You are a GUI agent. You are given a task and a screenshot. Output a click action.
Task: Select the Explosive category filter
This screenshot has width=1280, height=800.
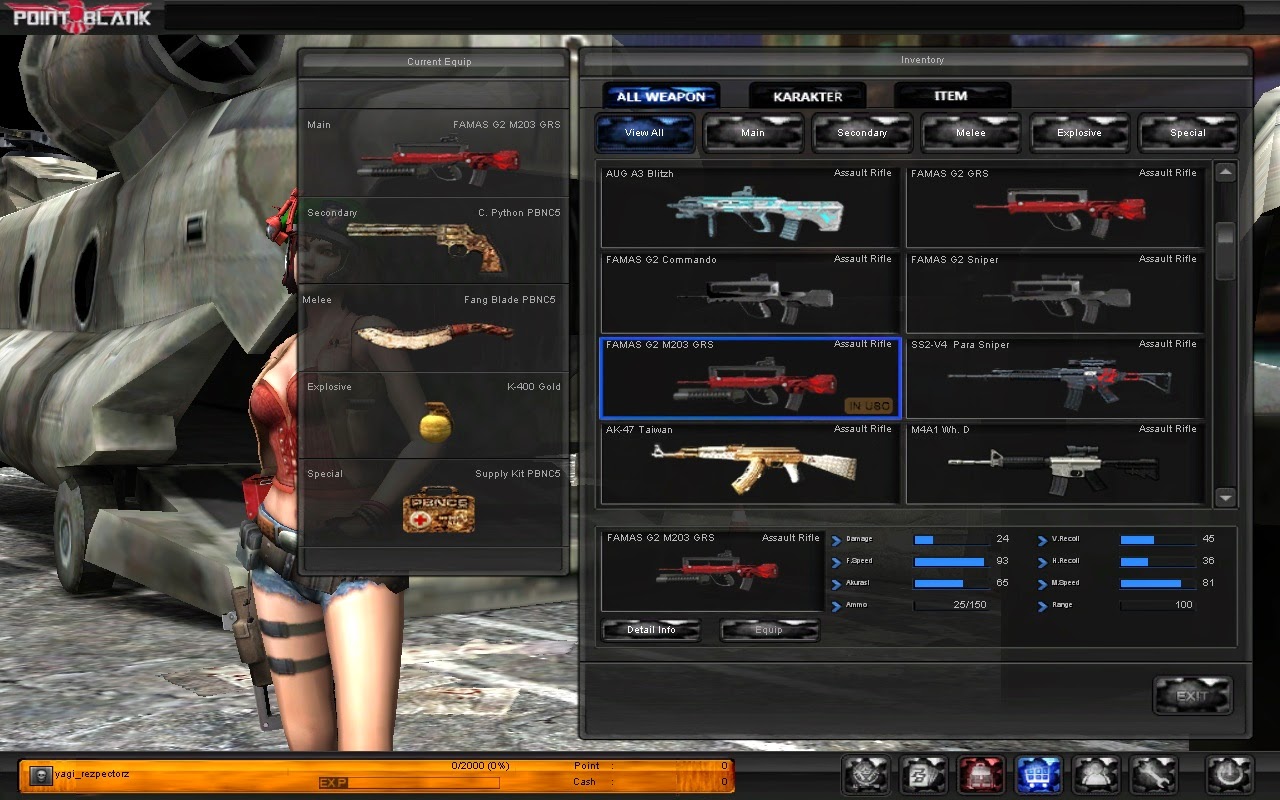(x=1079, y=132)
